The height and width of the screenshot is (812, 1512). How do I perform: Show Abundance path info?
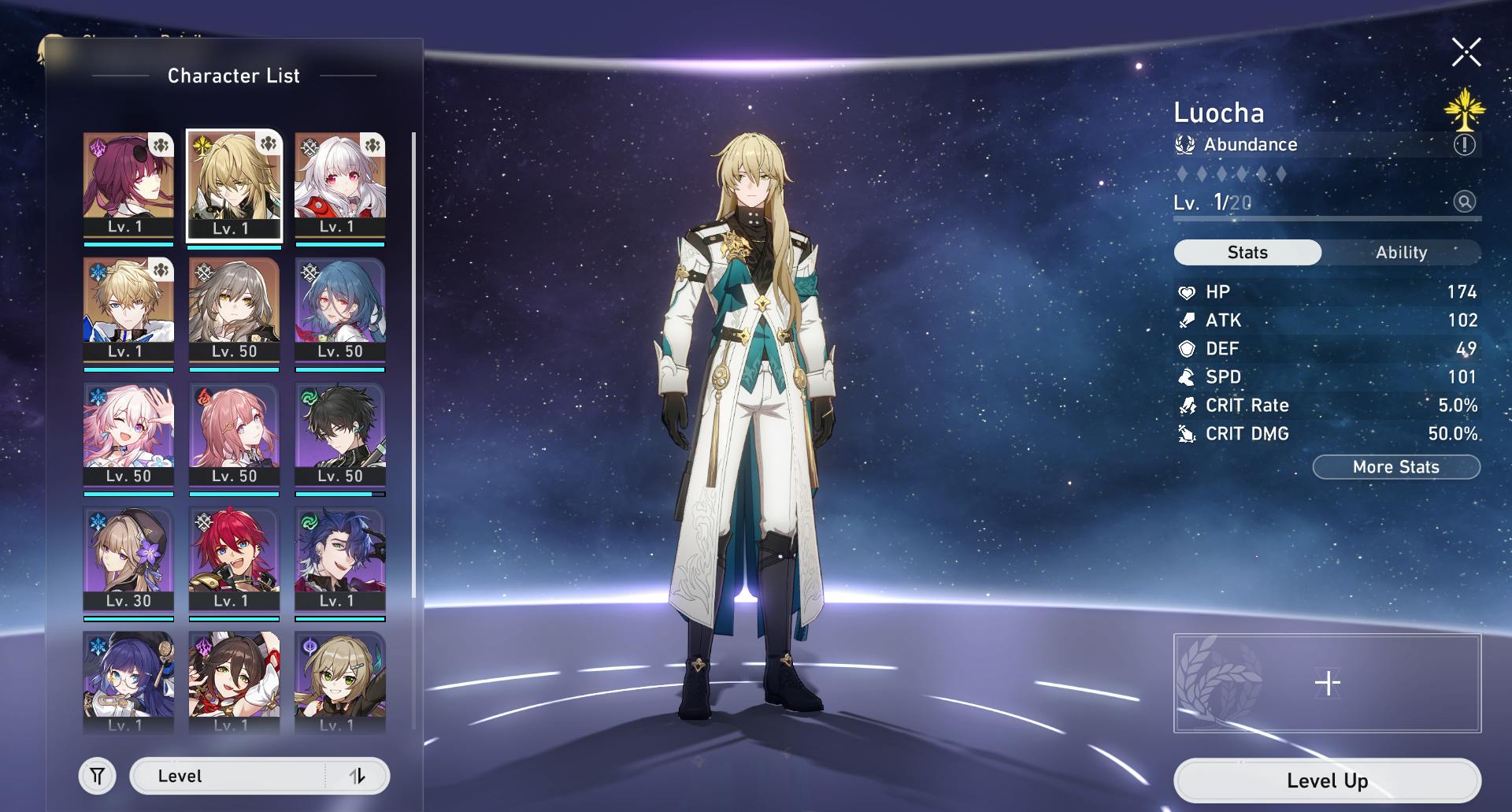1464,145
